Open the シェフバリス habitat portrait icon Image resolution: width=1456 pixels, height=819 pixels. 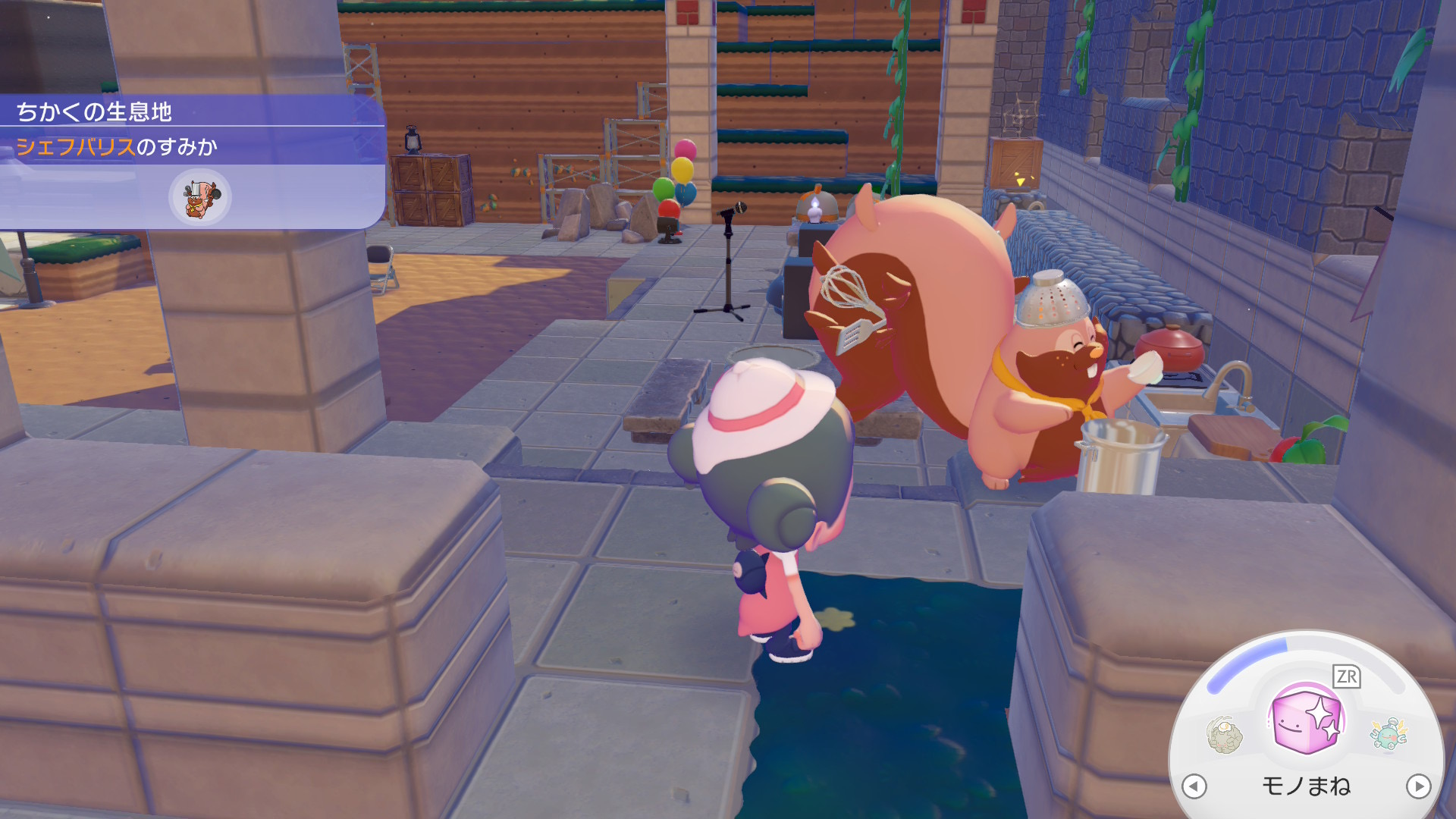pos(199,197)
